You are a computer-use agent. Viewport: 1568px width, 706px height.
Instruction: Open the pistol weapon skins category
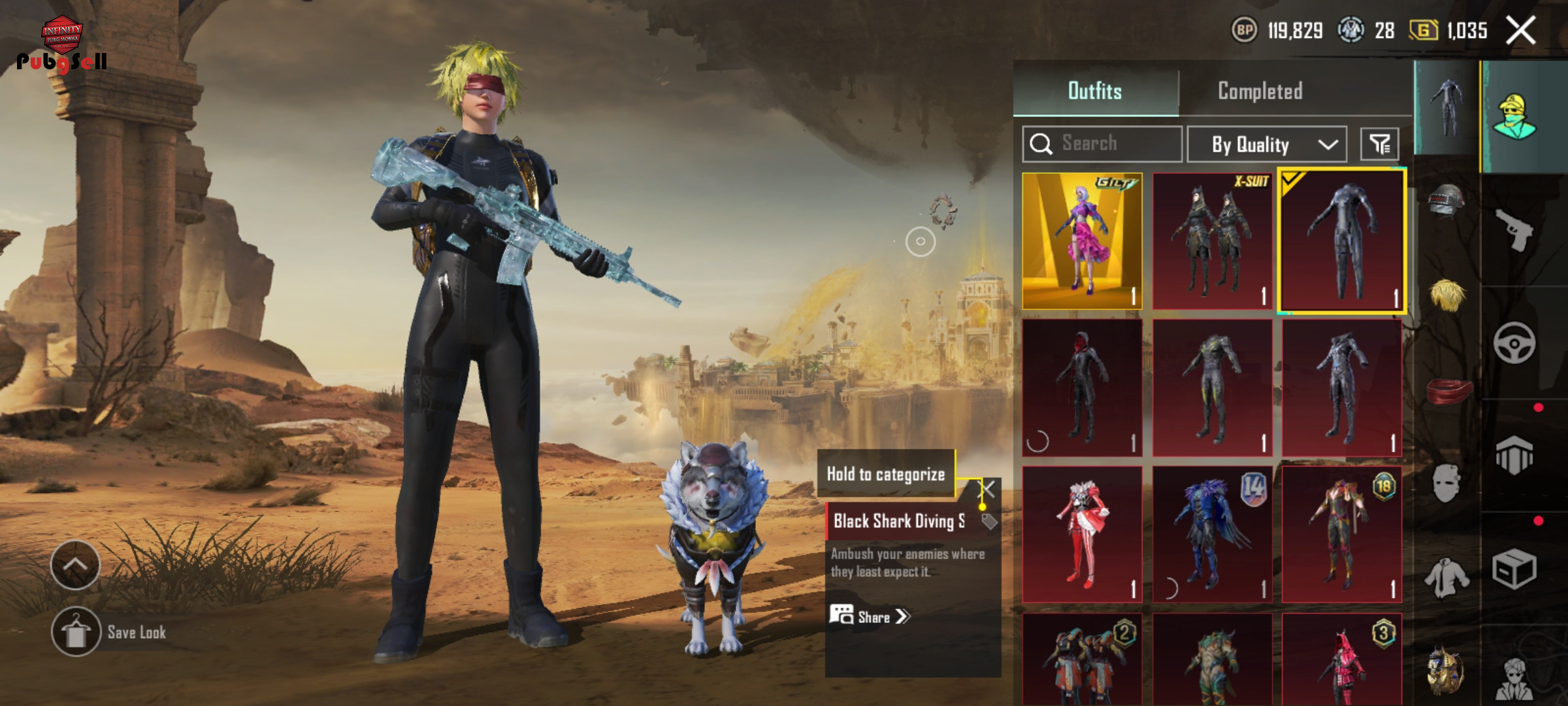click(1514, 230)
